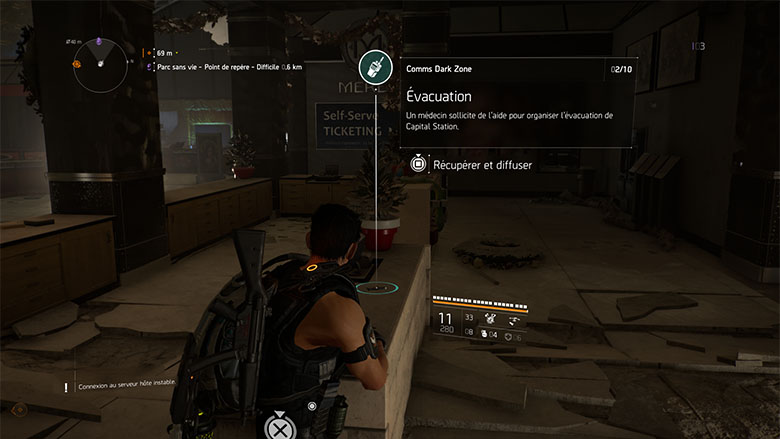Click the orange marker on minimap edge
The width and height of the screenshot is (780, 439).
pos(76,63)
